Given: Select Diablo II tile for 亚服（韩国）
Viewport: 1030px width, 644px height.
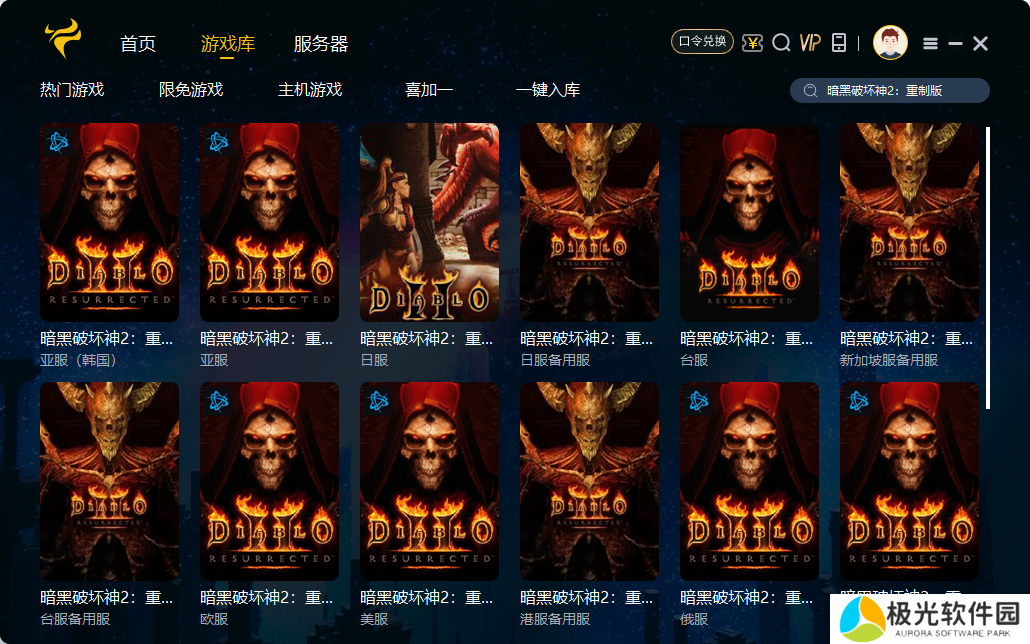Looking at the screenshot, I should tap(110, 222).
